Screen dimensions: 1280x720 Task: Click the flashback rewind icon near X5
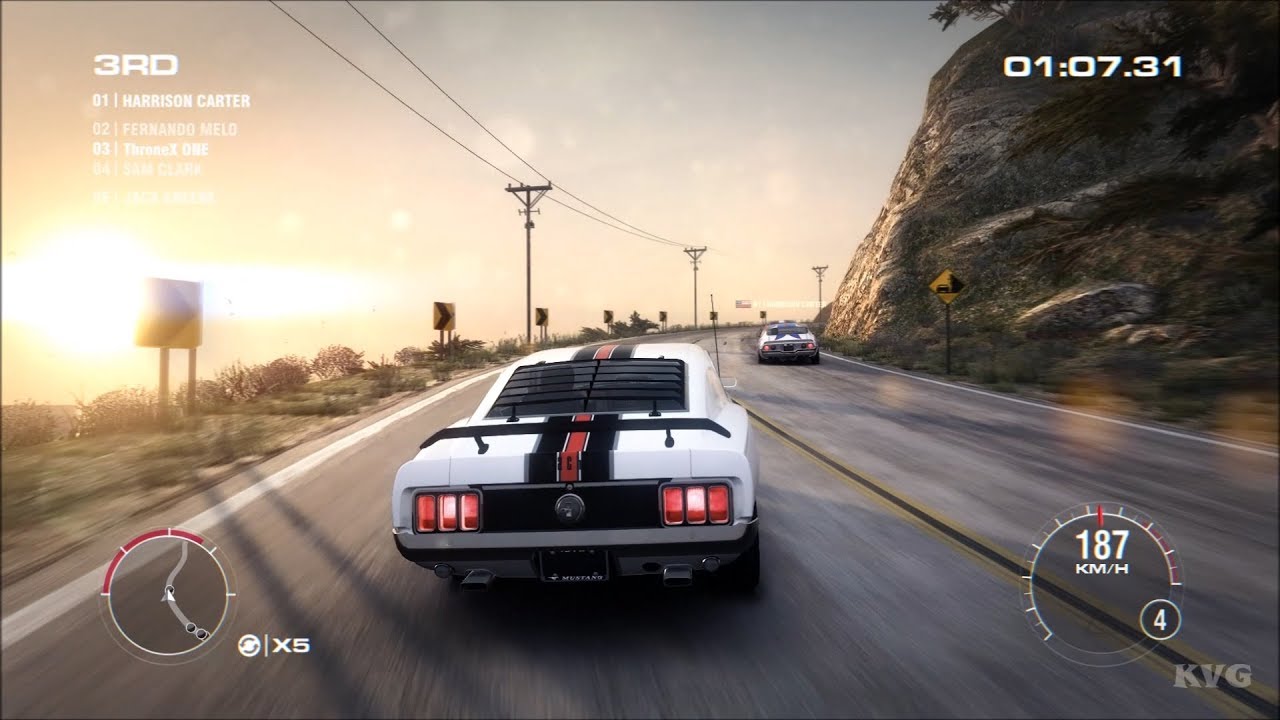pos(248,646)
